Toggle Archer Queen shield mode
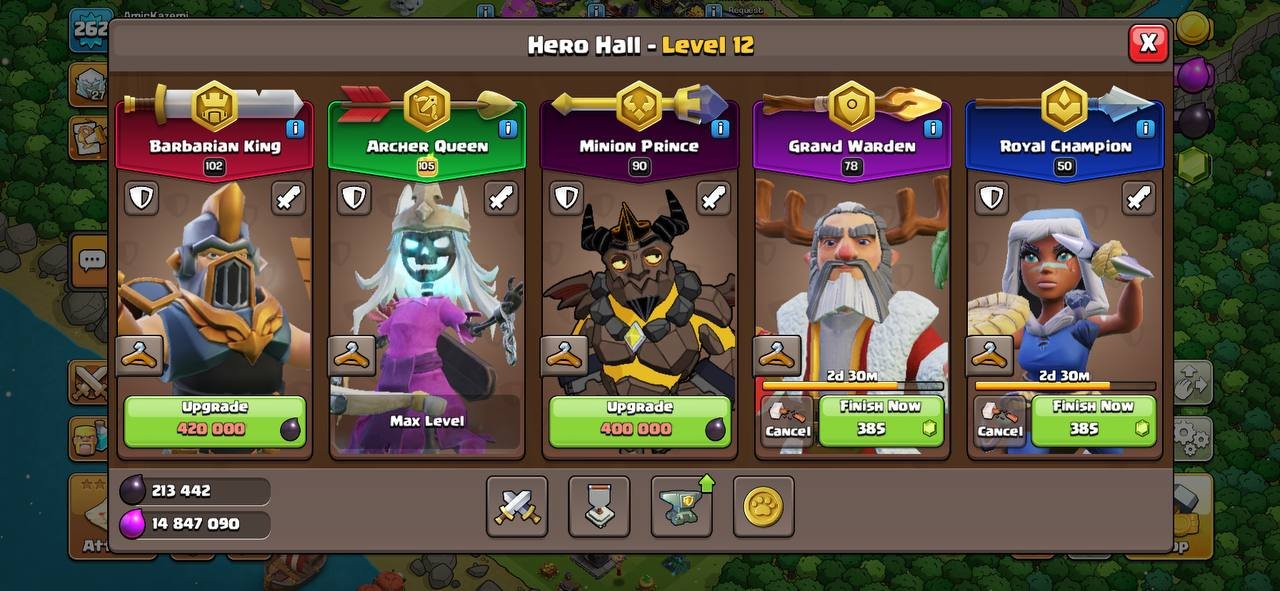Viewport: 1280px width, 591px height. (x=354, y=198)
